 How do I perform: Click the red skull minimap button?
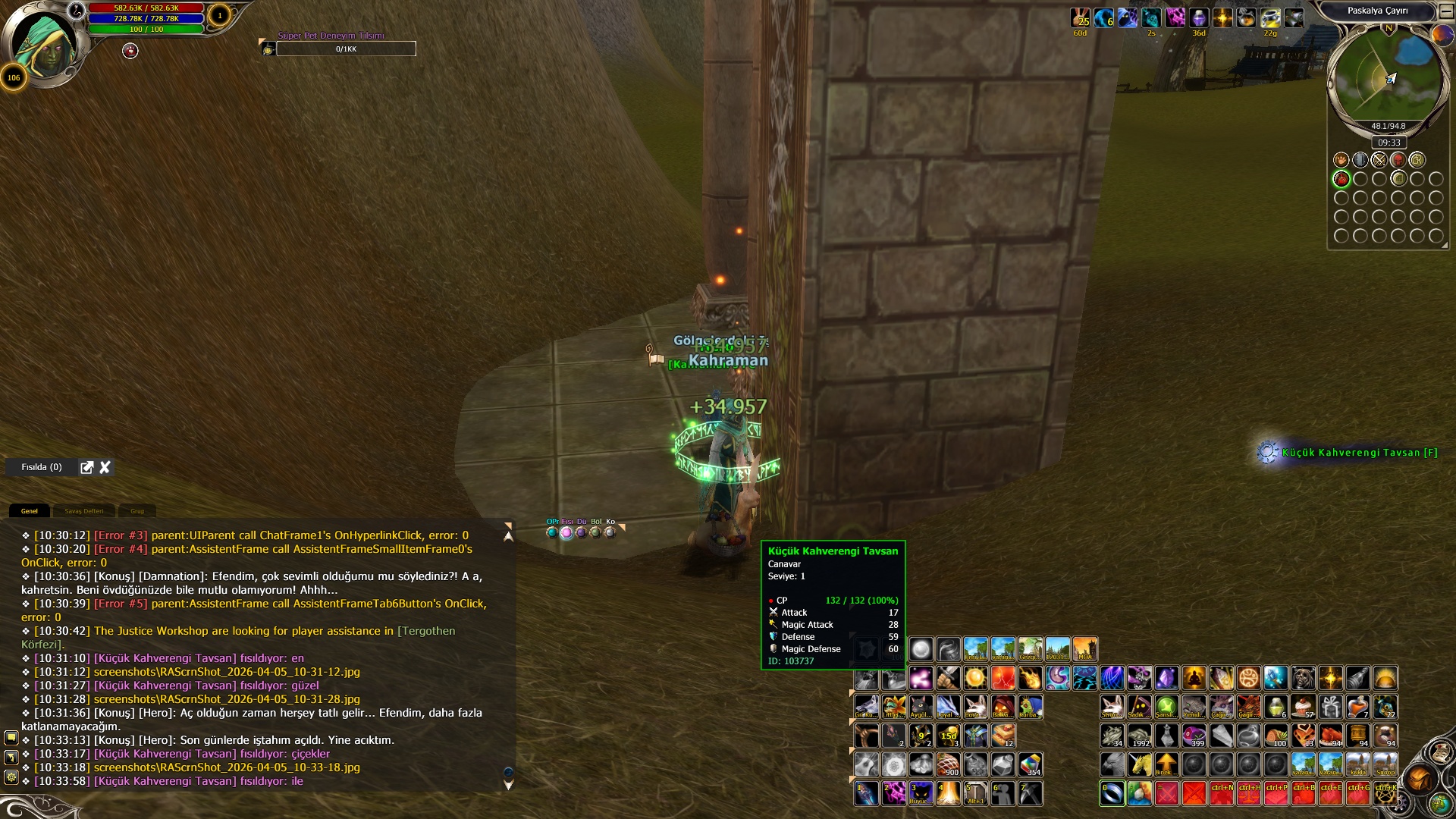(1398, 160)
